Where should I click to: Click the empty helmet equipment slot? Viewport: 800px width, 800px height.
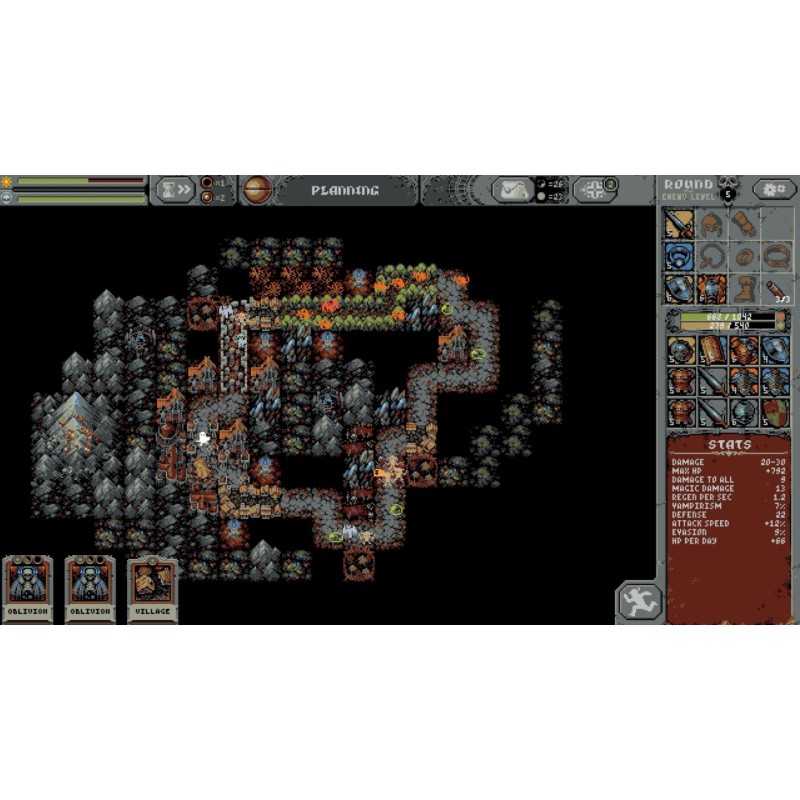711,223
